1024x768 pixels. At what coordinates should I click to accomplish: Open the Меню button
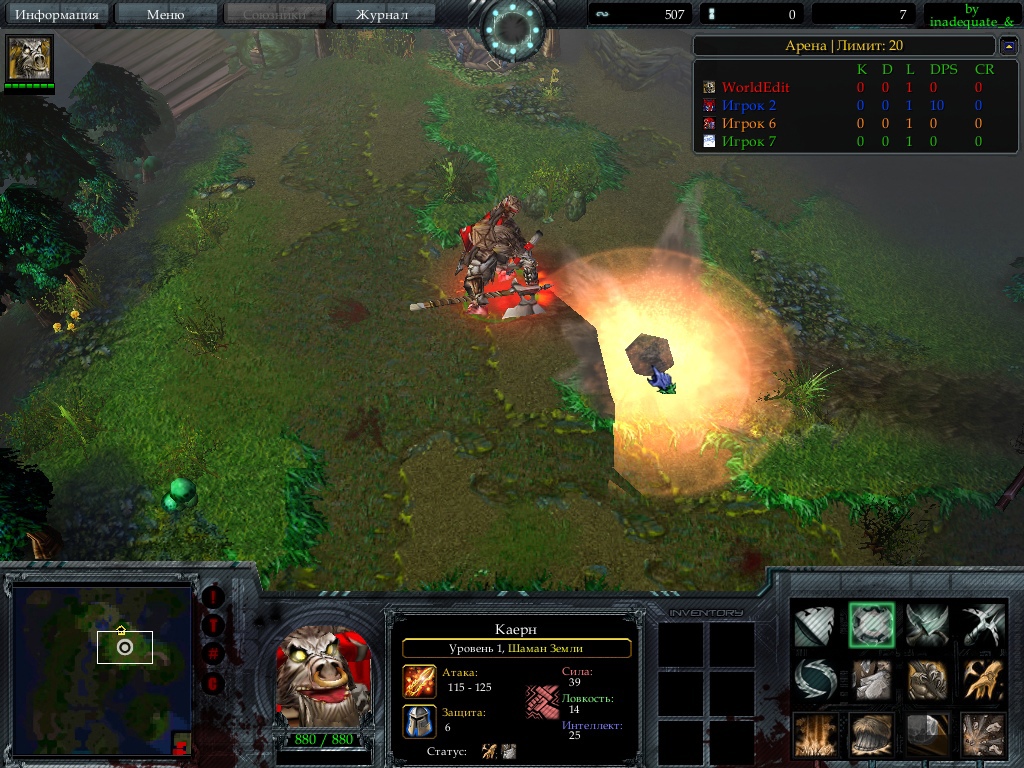coord(165,14)
